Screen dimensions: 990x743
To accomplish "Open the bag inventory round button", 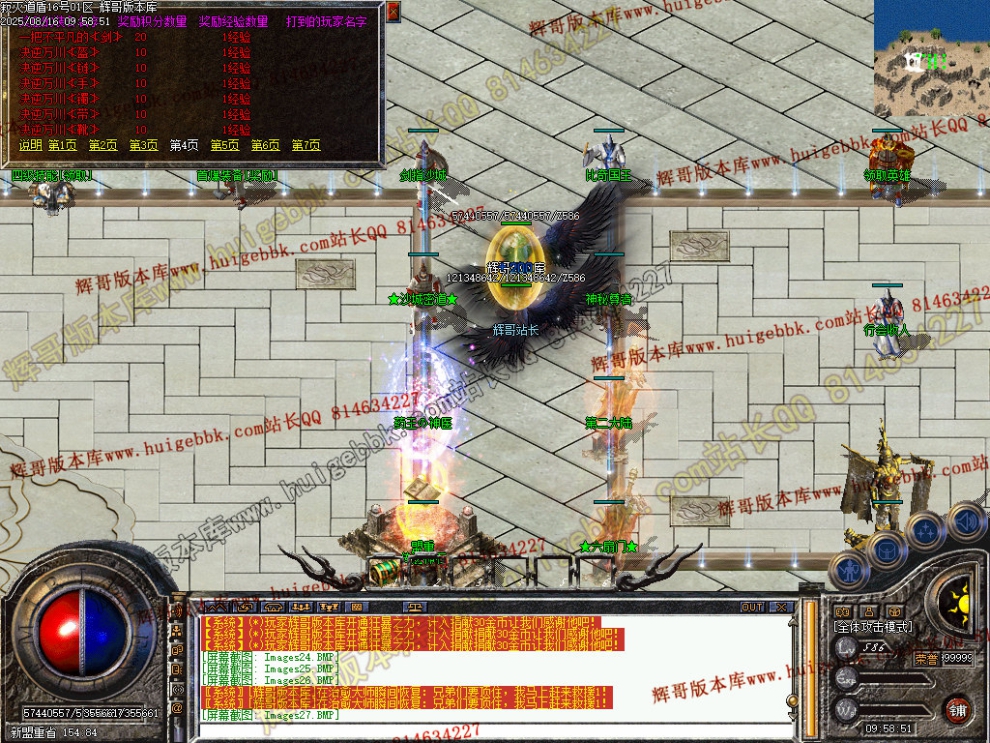I will click(x=886, y=548).
